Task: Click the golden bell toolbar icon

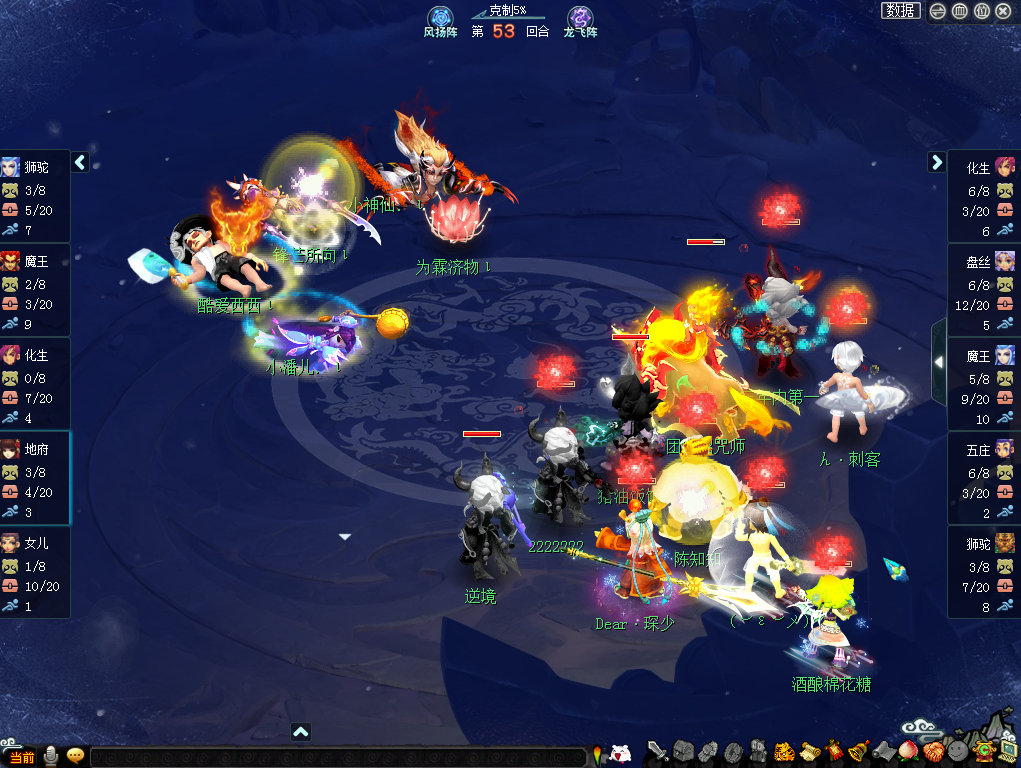Action: coord(858,749)
